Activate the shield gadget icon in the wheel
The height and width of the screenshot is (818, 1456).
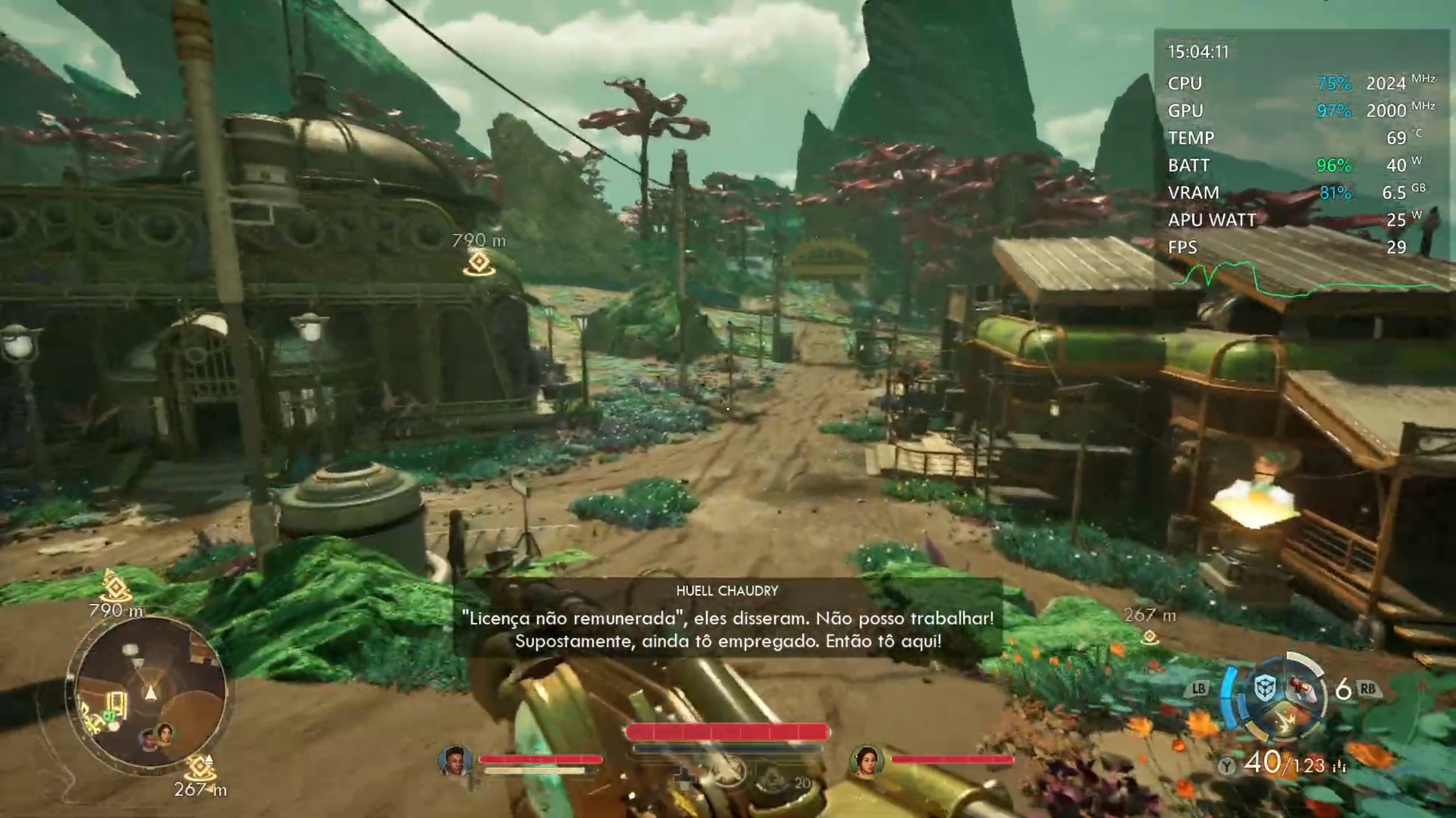(1264, 689)
